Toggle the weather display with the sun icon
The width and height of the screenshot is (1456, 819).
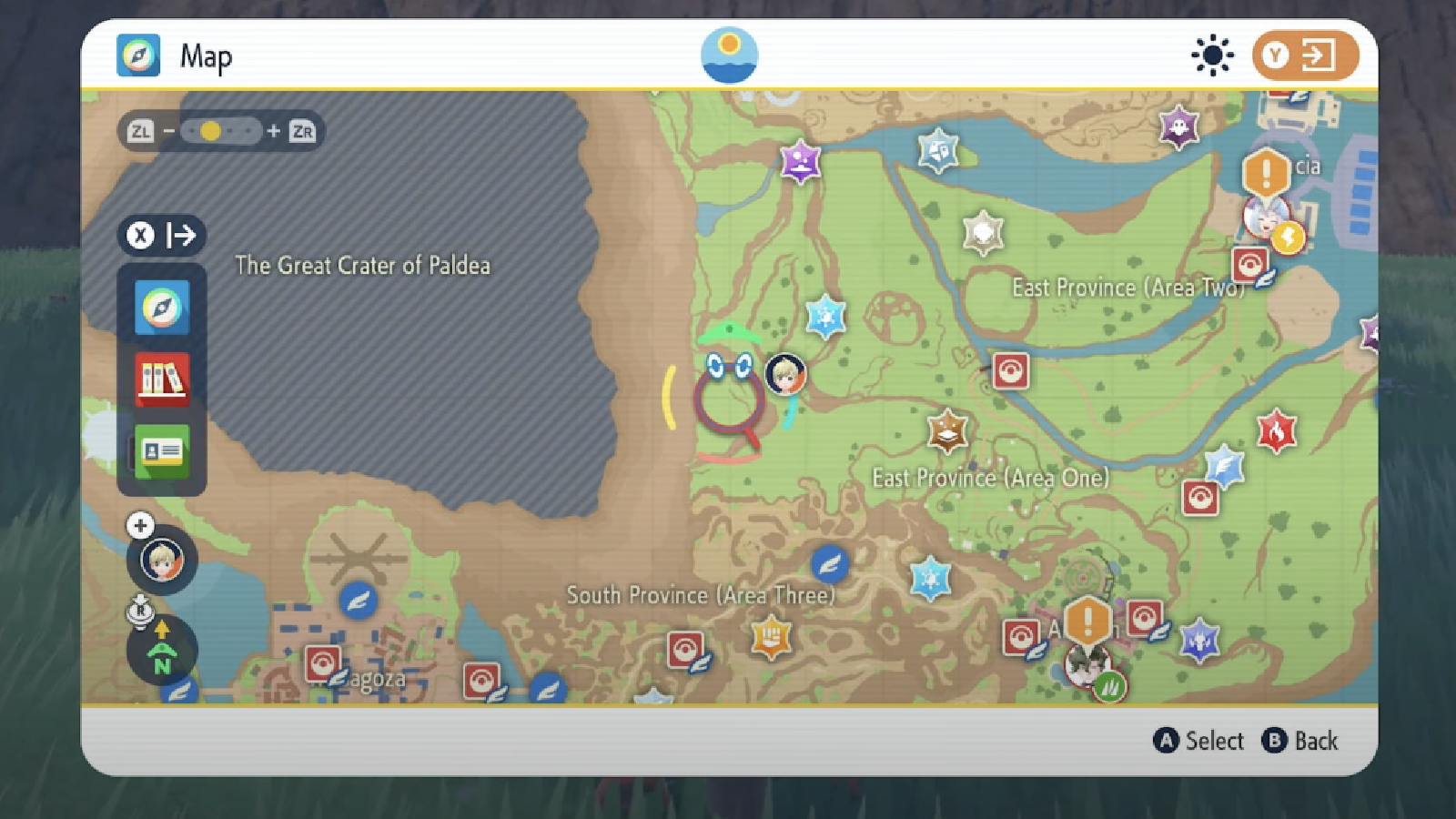(x=1212, y=56)
